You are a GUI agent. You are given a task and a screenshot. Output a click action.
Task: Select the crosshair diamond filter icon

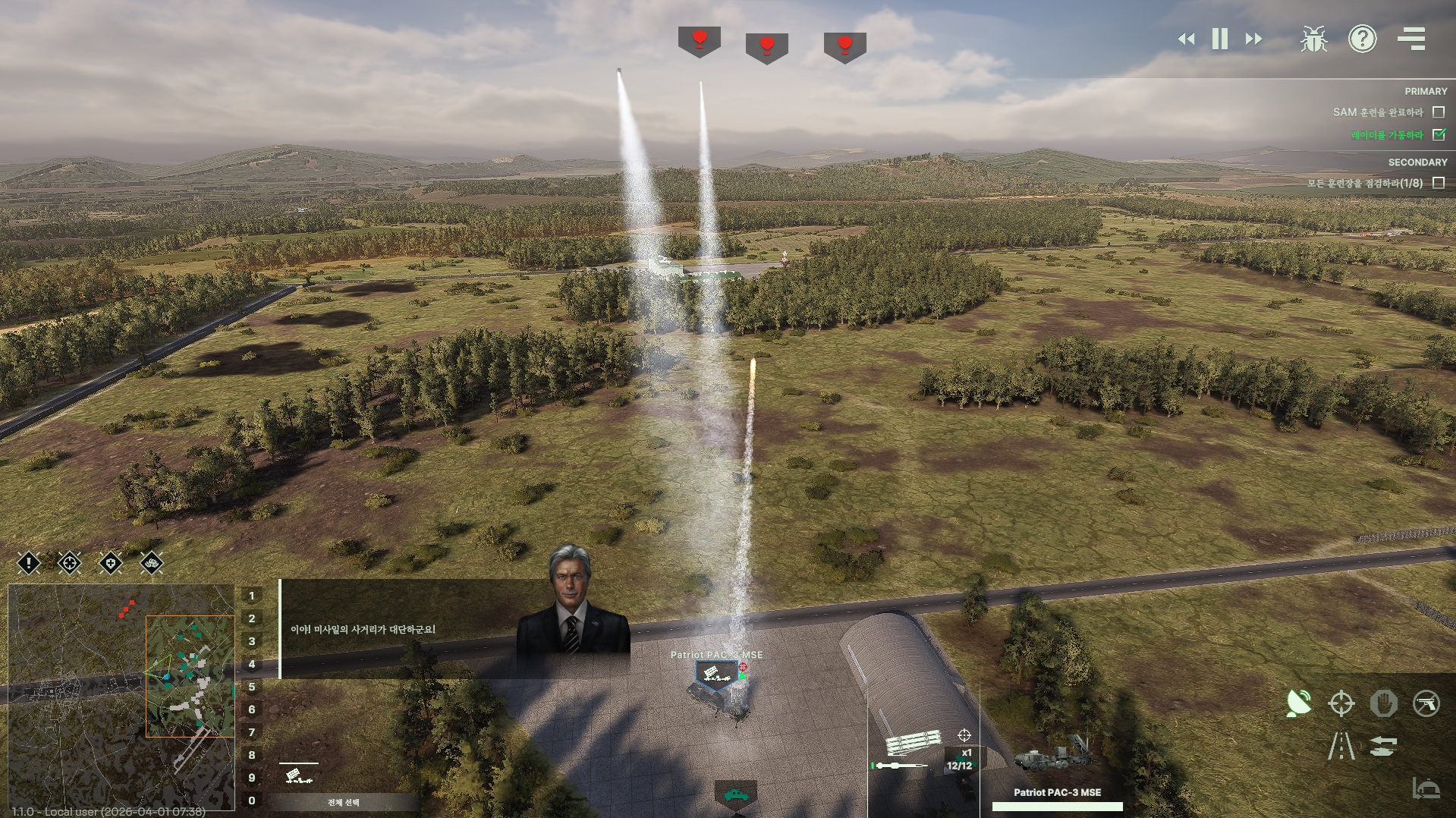click(x=70, y=563)
